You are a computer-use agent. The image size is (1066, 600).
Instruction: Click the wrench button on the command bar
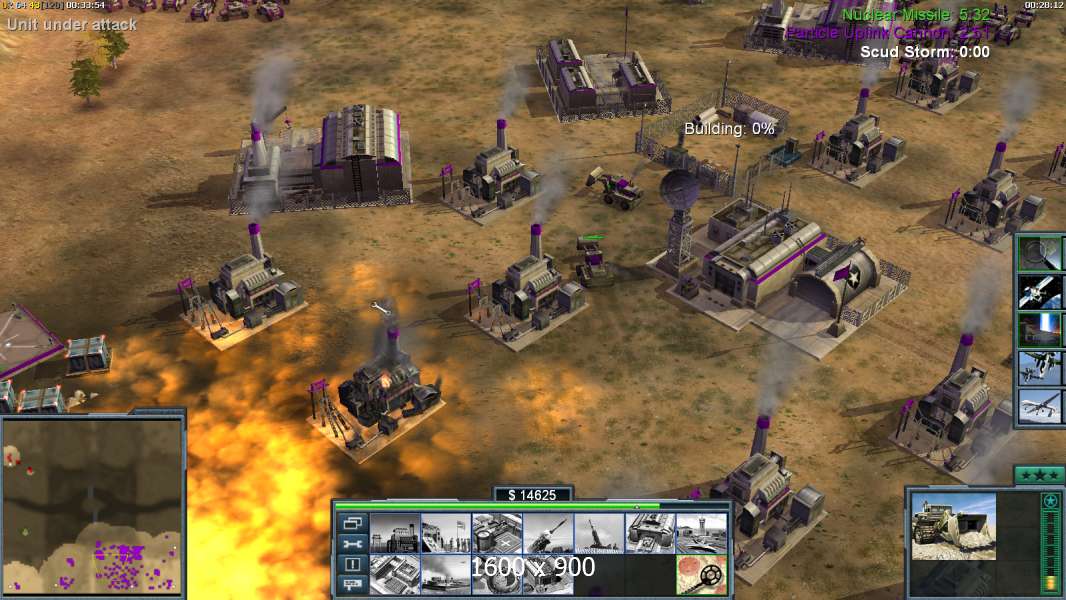click(352, 544)
